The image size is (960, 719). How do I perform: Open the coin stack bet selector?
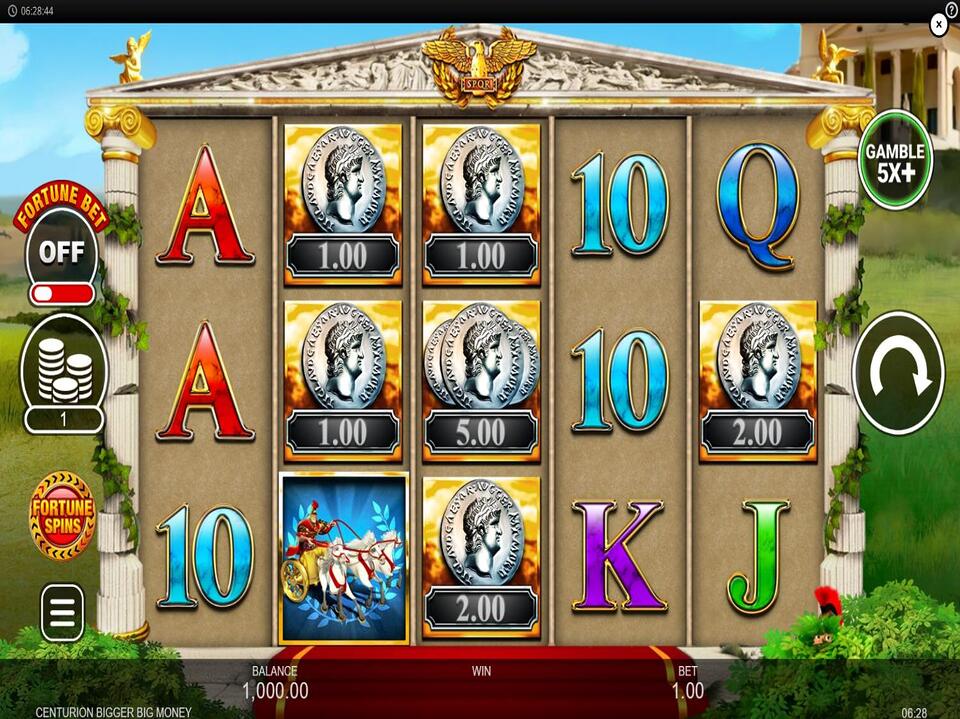tap(64, 372)
